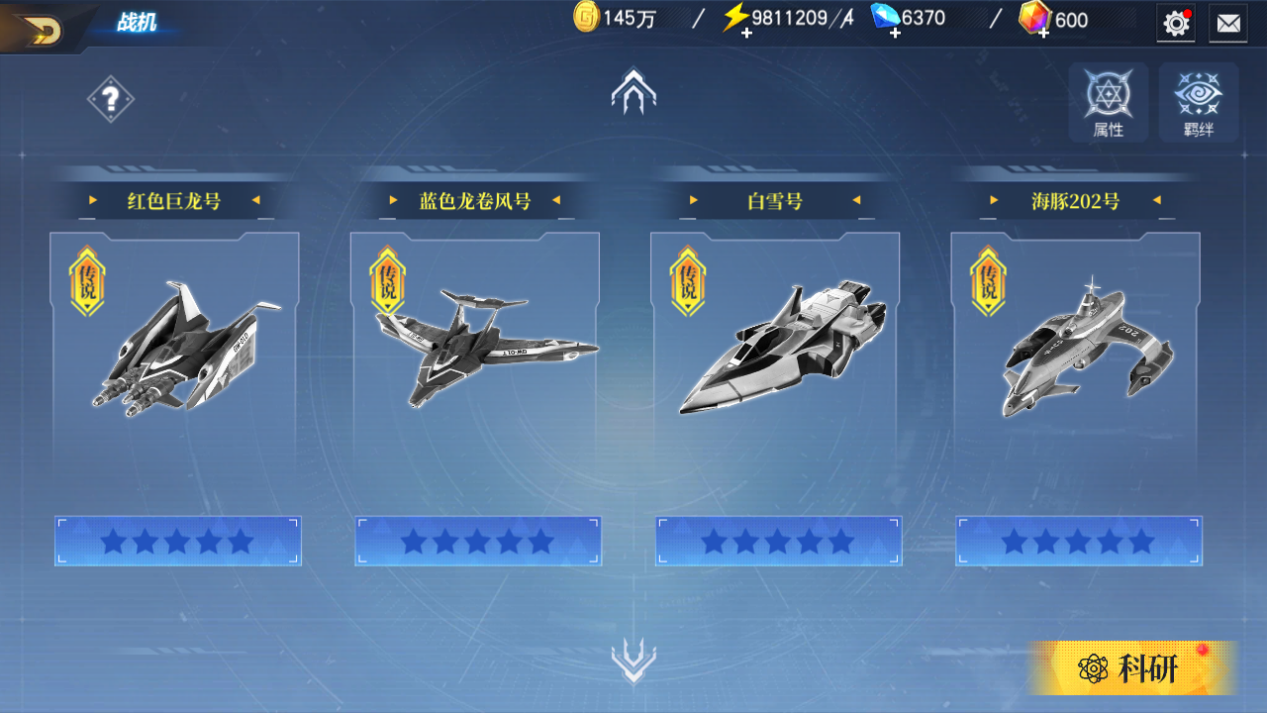Viewport: 1267px width, 713px height.
Task: Add rainbow gems using the colorful gem icon
Action: click(1034, 20)
